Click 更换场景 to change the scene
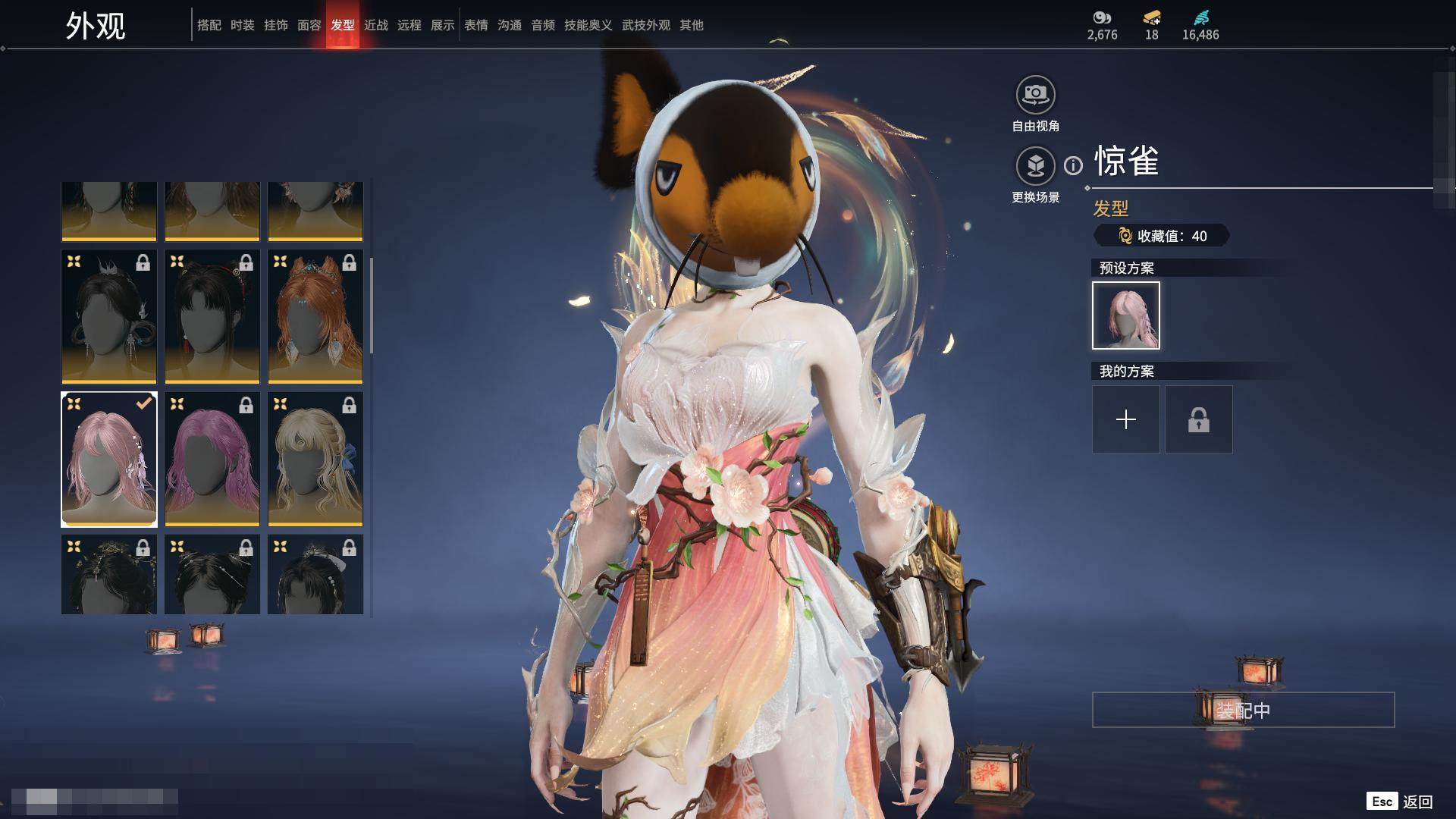Screen dimensions: 1456x819 point(1035,166)
